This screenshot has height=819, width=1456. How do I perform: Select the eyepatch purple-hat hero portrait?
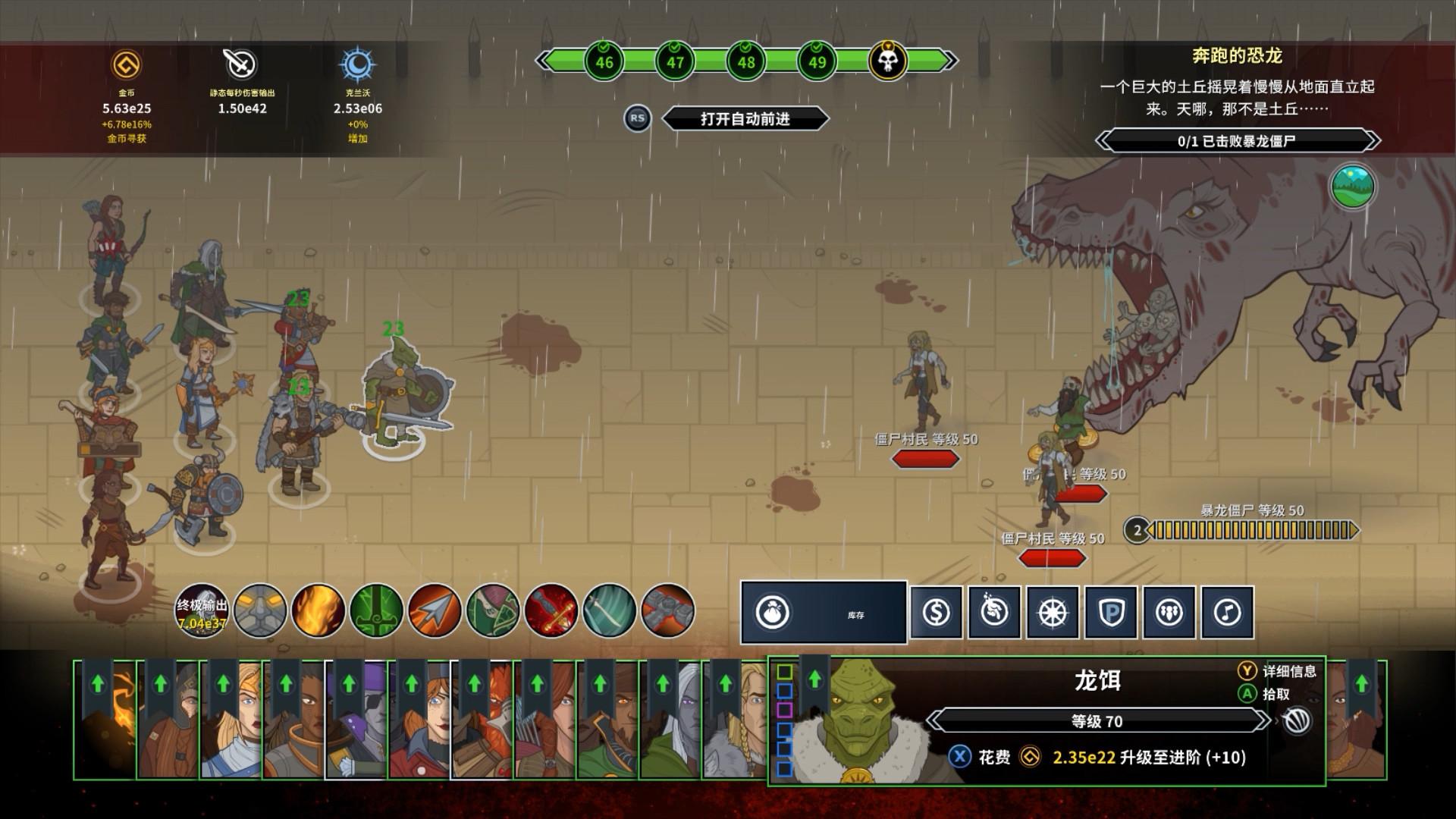(x=356, y=720)
